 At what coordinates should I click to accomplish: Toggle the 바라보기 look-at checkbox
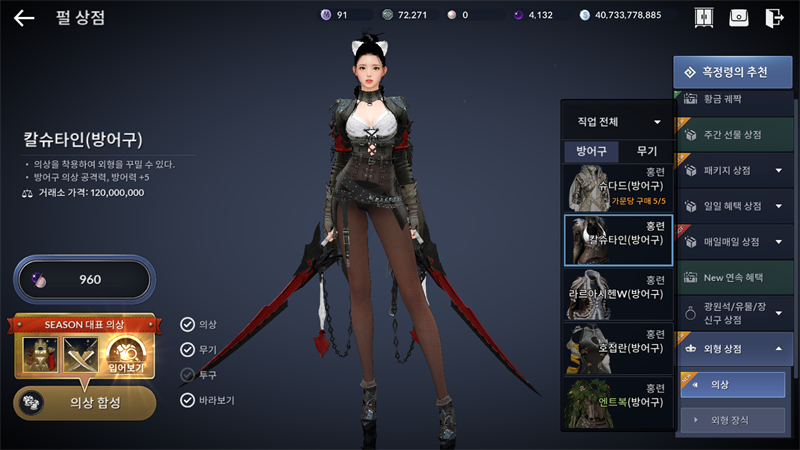(x=187, y=401)
